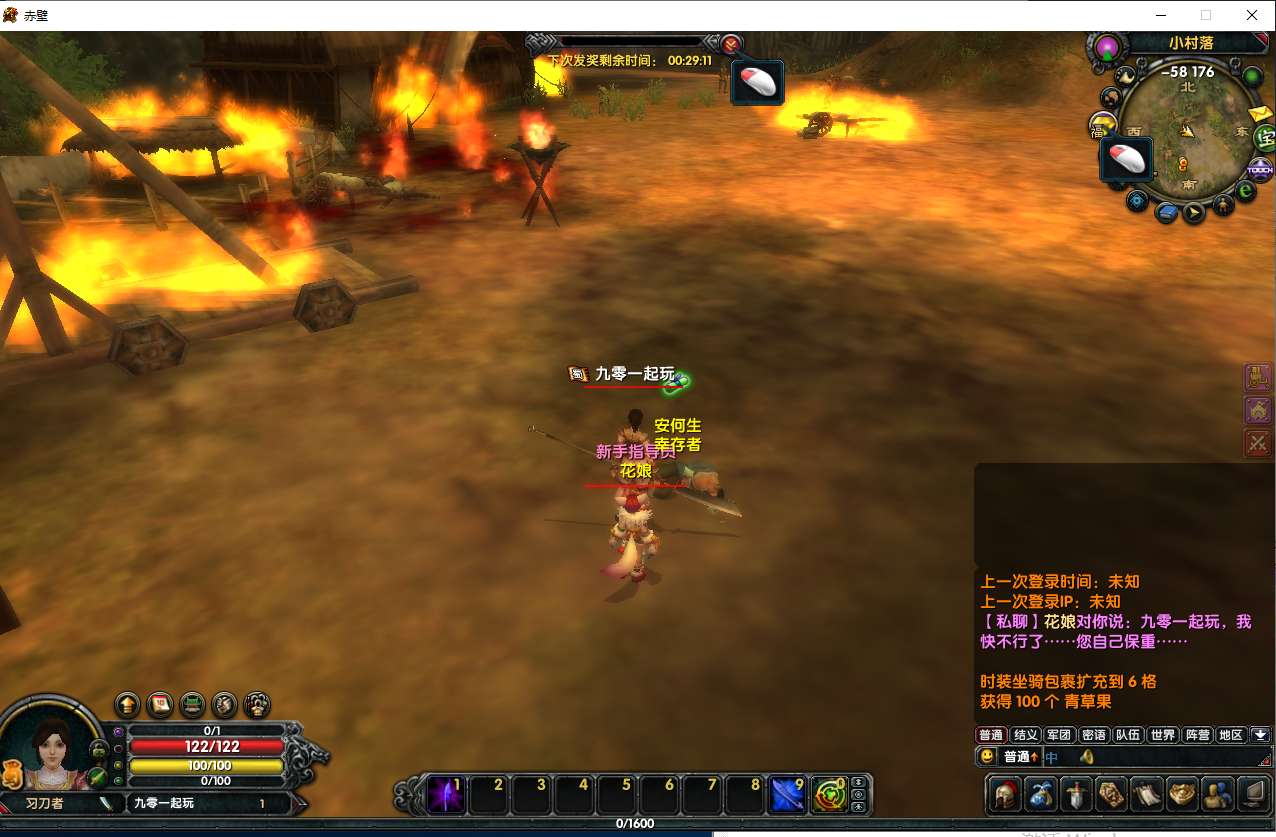Image resolution: width=1276 pixels, height=837 pixels.
Task: Open the computer system menu icon
Action: point(1253,794)
